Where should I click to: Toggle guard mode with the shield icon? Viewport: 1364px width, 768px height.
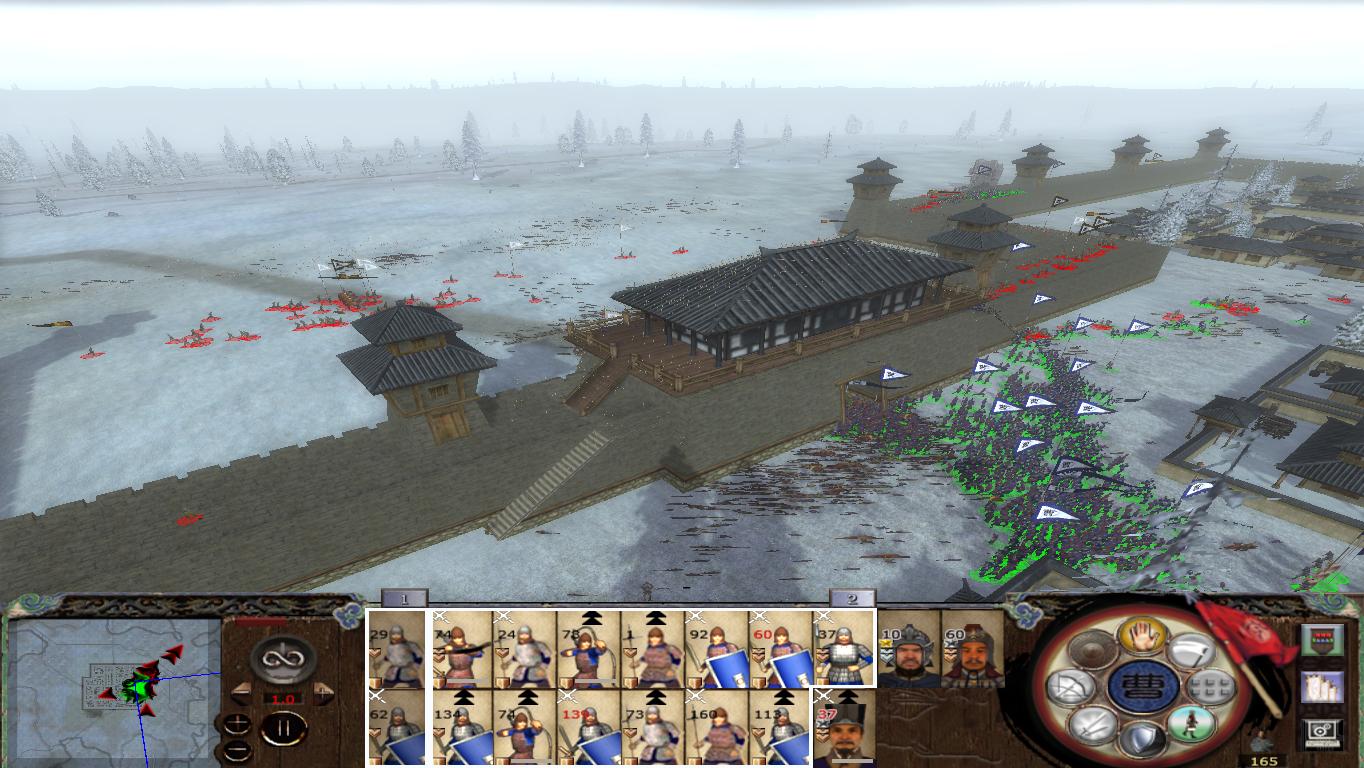point(1142,735)
